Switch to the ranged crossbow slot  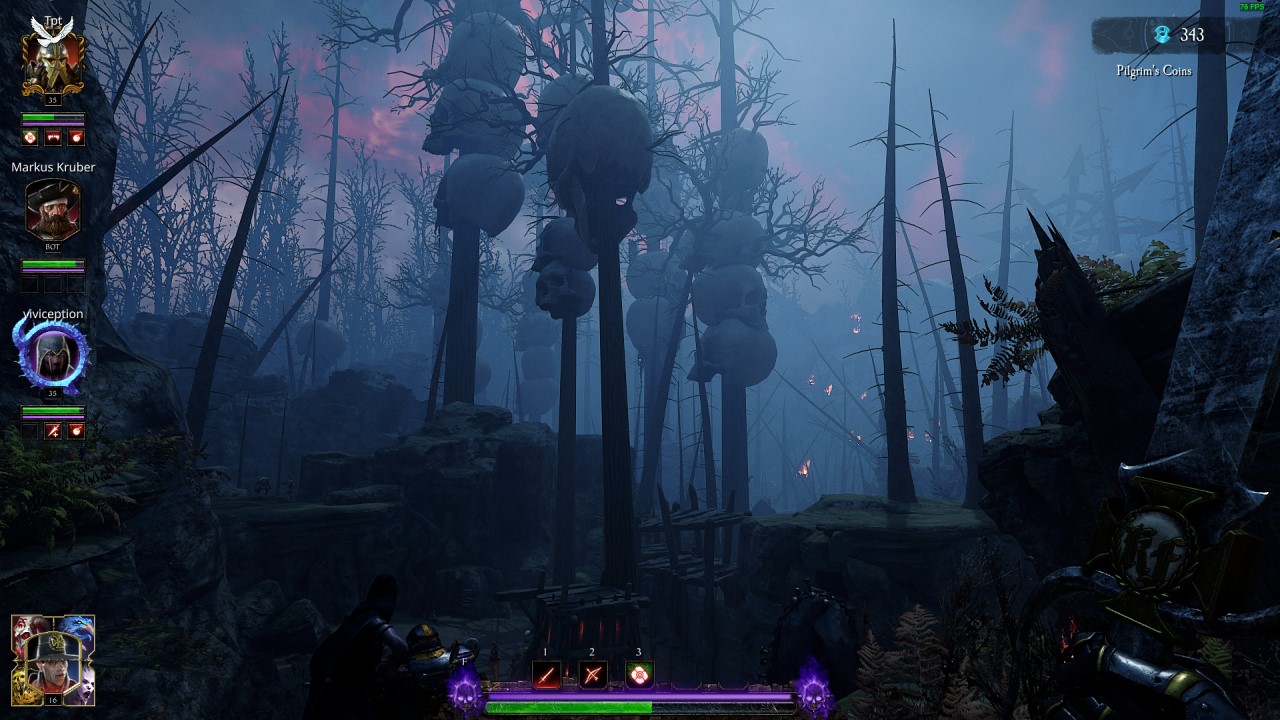point(593,676)
